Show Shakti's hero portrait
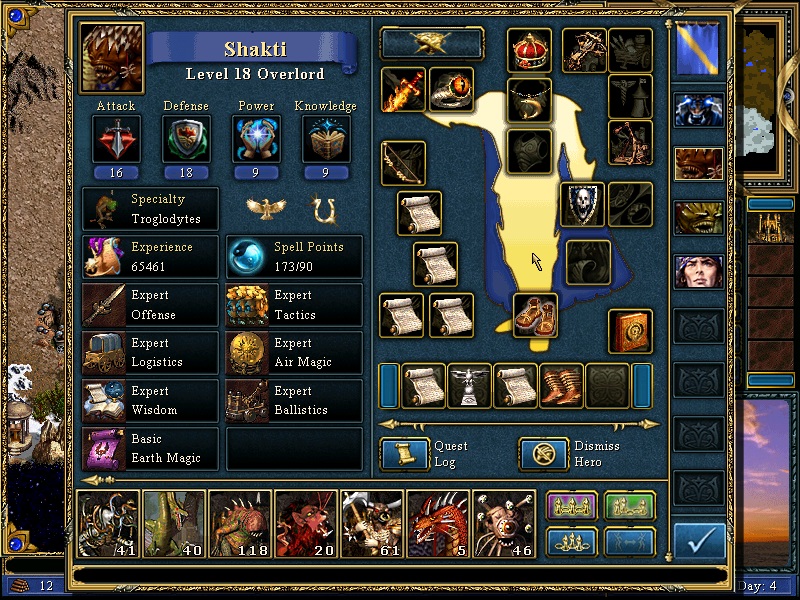The image size is (800, 600). [x=112, y=57]
